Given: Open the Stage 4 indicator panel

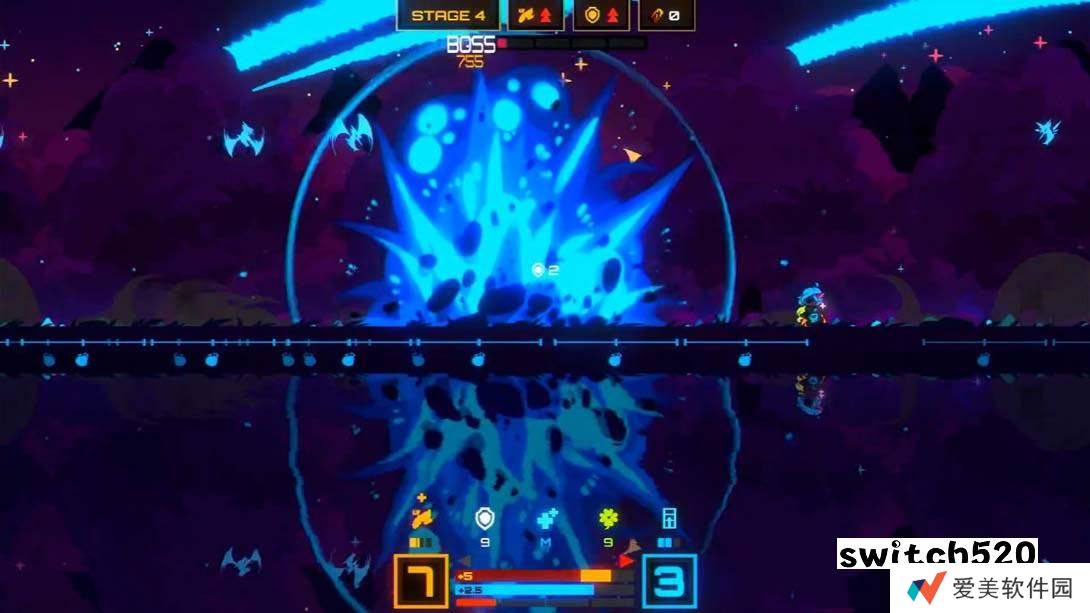Looking at the screenshot, I should (449, 15).
